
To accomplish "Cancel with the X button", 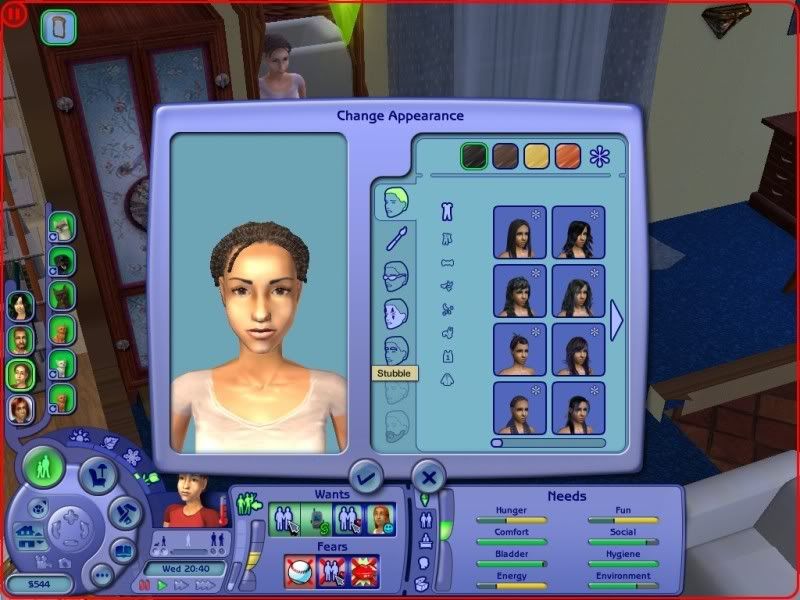I will (x=428, y=477).
